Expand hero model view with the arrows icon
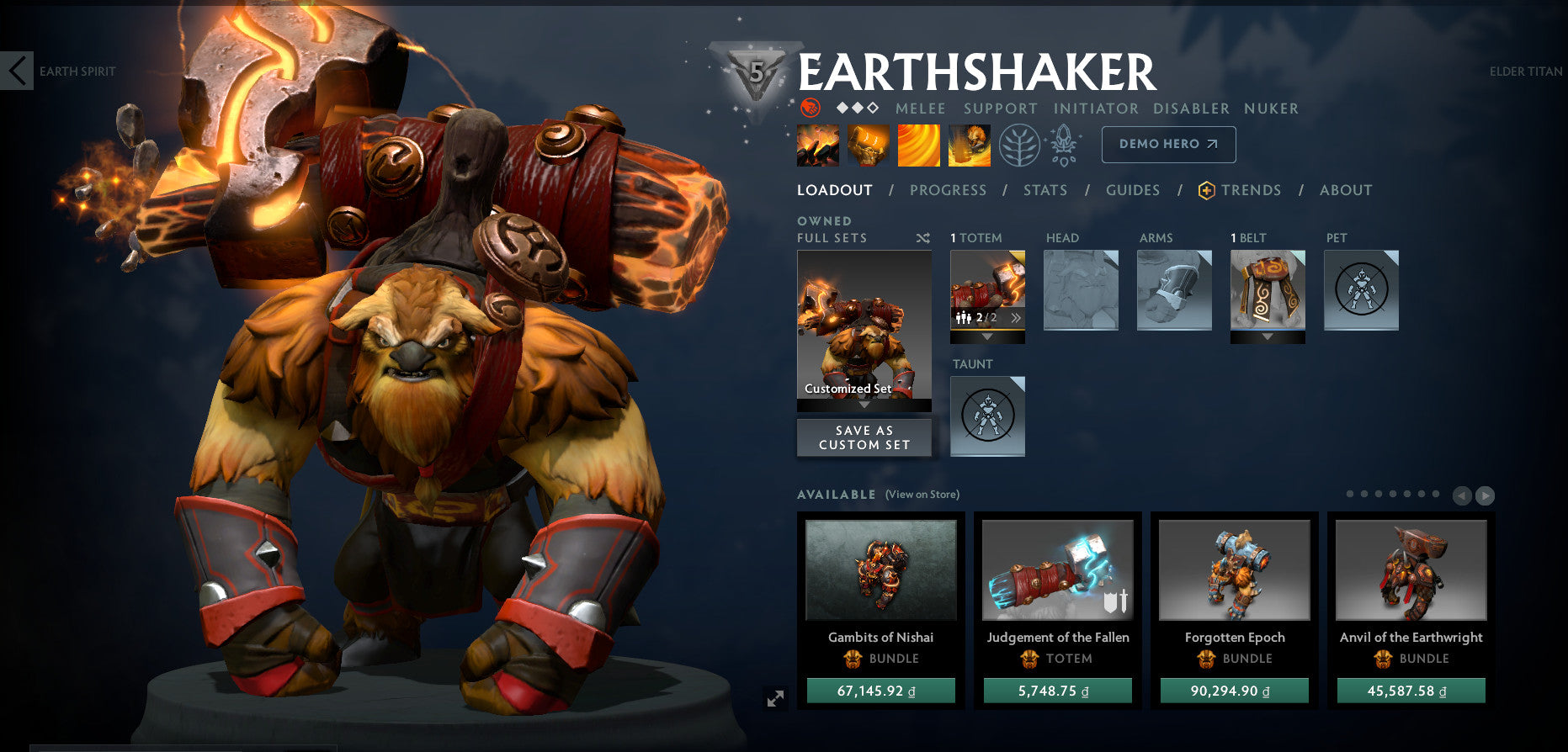Screen dimensions: 1568x752 tap(776, 696)
